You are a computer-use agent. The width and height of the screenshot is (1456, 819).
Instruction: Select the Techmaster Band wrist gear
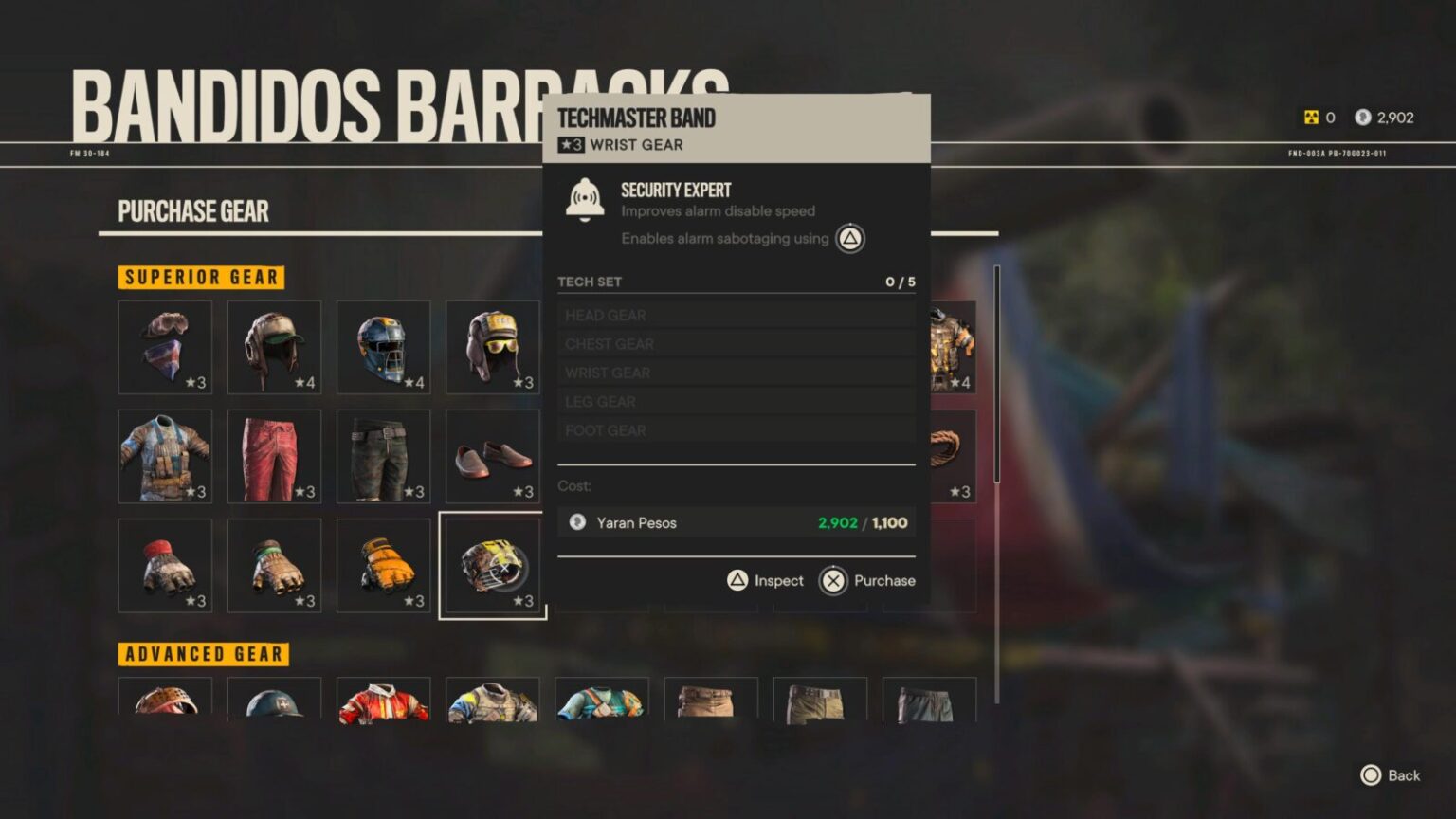tap(492, 565)
